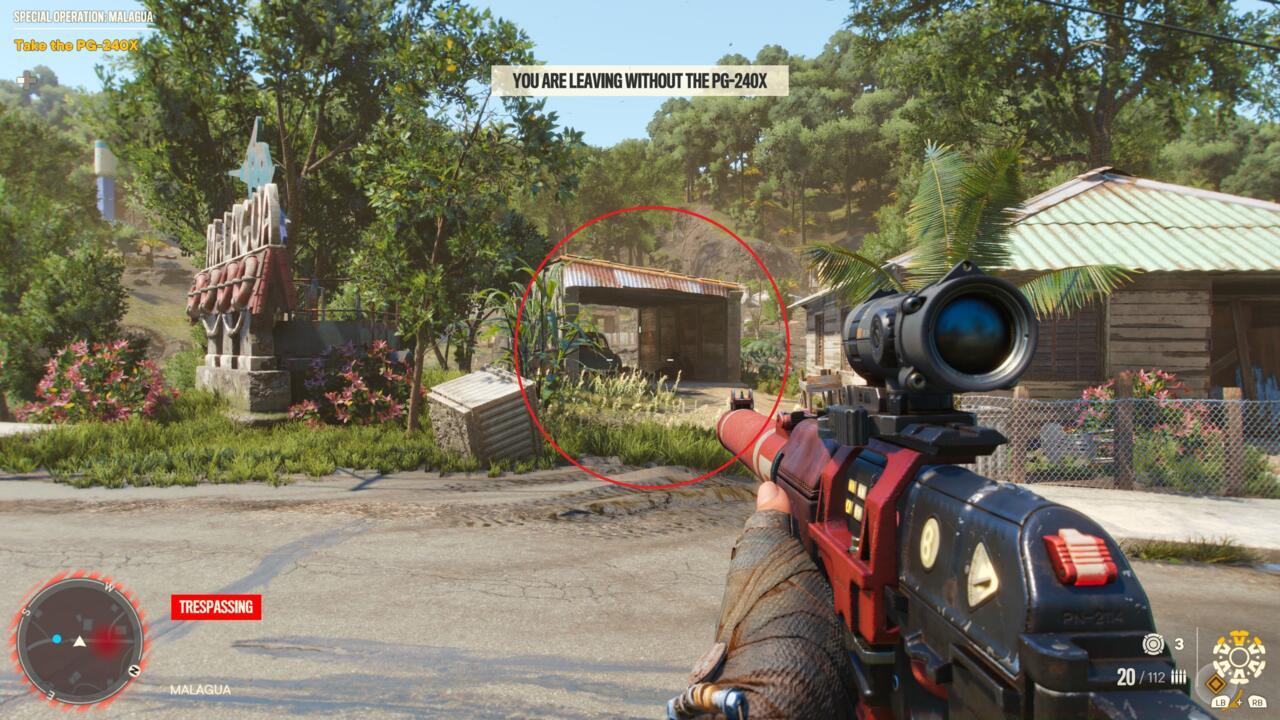Click the ammo counter reading 20/112
This screenshot has height=720, width=1280.
[x=1143, y=676]
